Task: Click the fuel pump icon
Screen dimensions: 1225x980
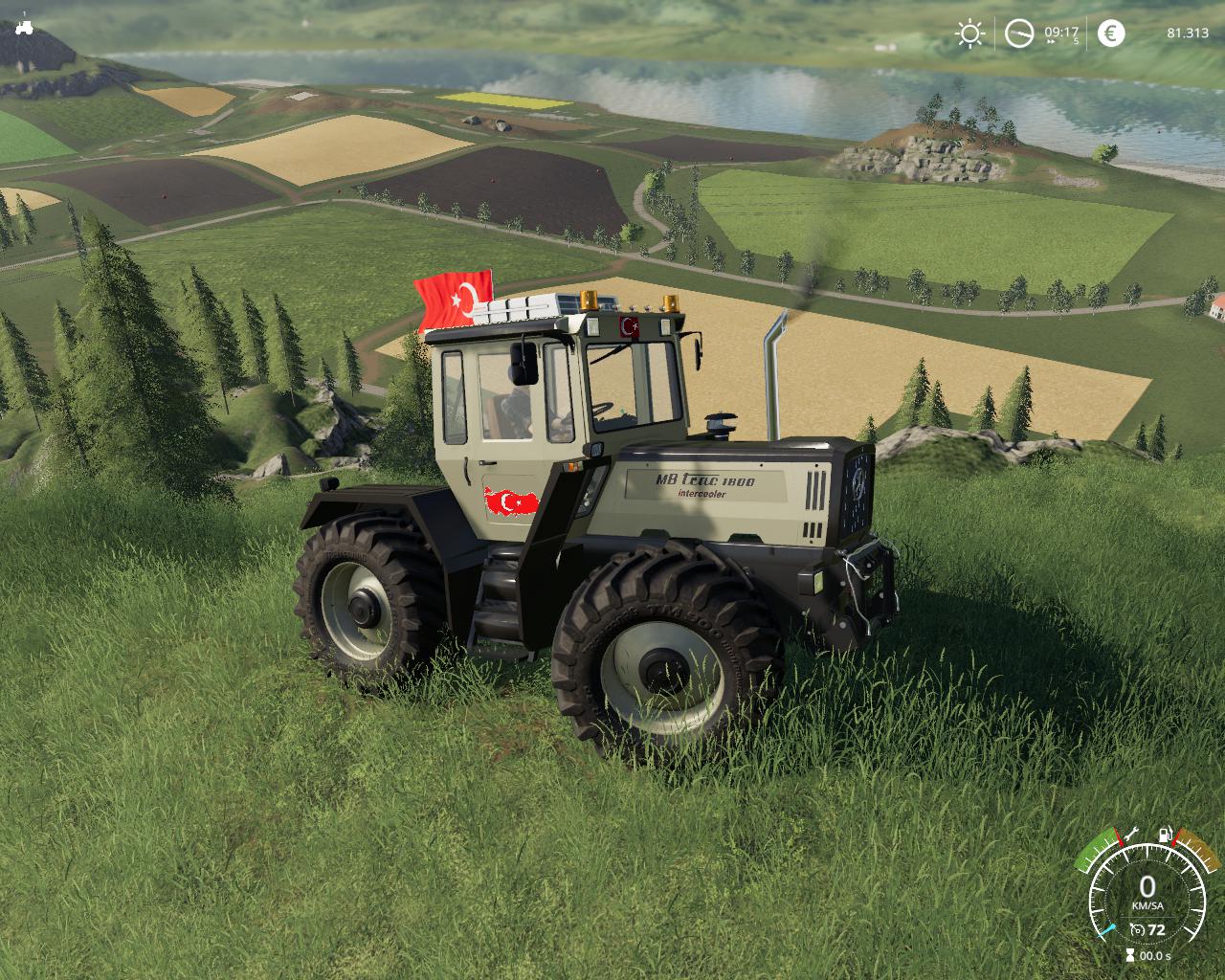Action: pyautogui.click(x=1166, y=835)
